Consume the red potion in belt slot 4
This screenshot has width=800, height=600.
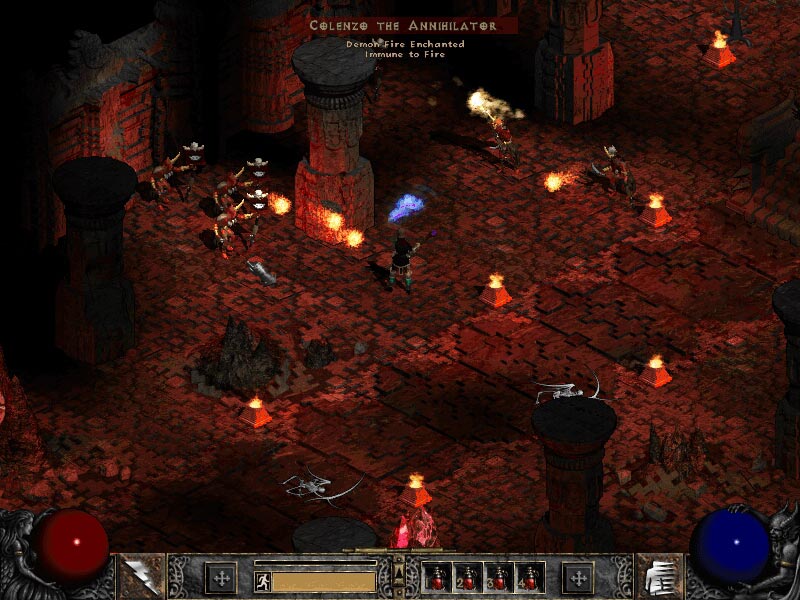[x=528, y=578]
